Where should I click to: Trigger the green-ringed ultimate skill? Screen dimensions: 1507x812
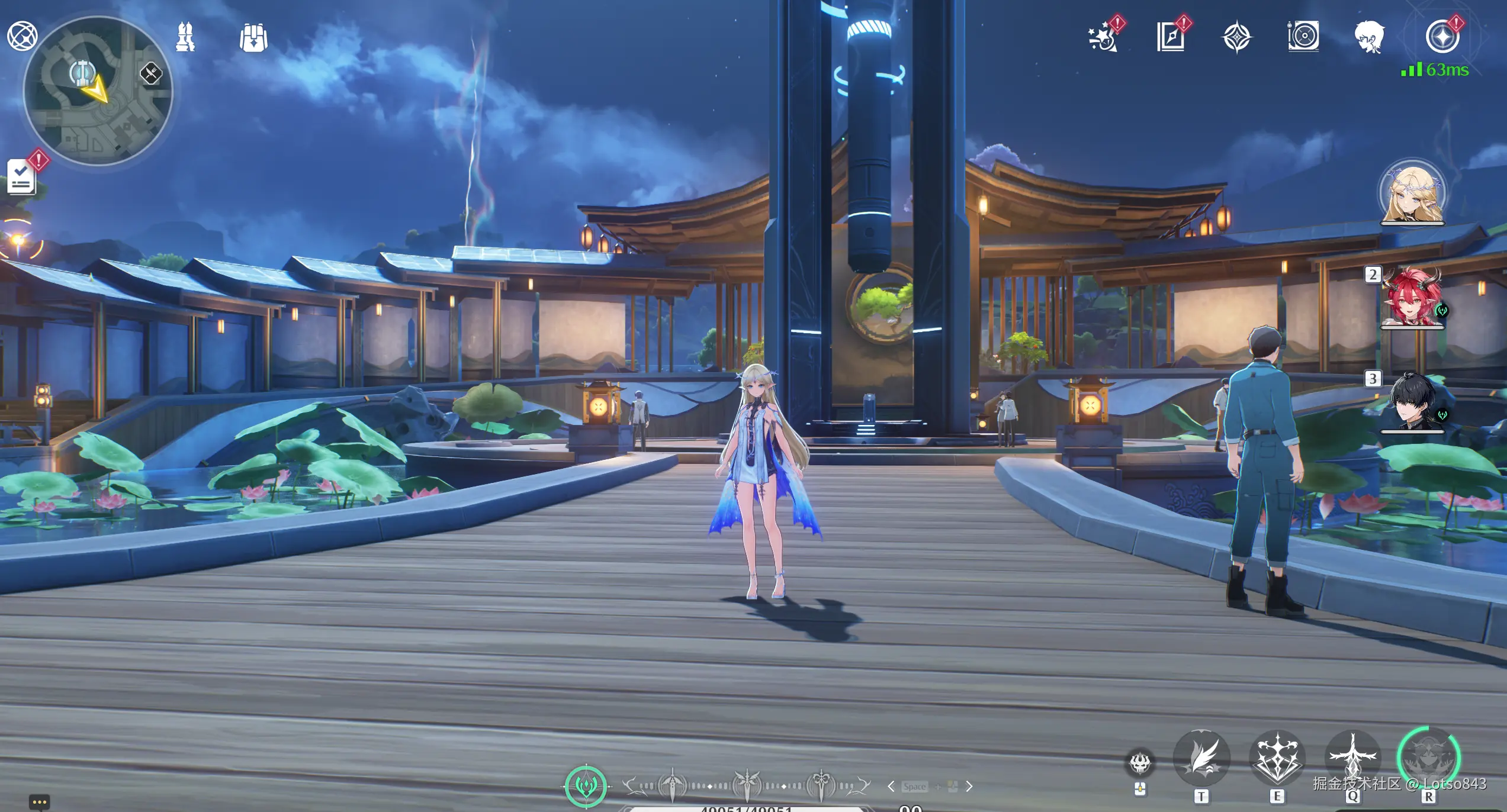click(1428, 758)
